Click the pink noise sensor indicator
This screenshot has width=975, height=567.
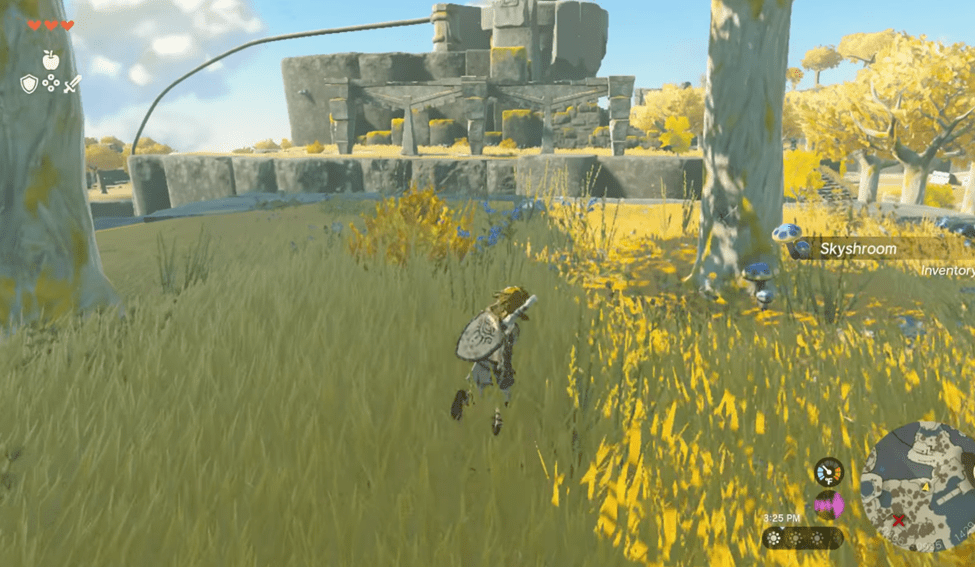828,505
